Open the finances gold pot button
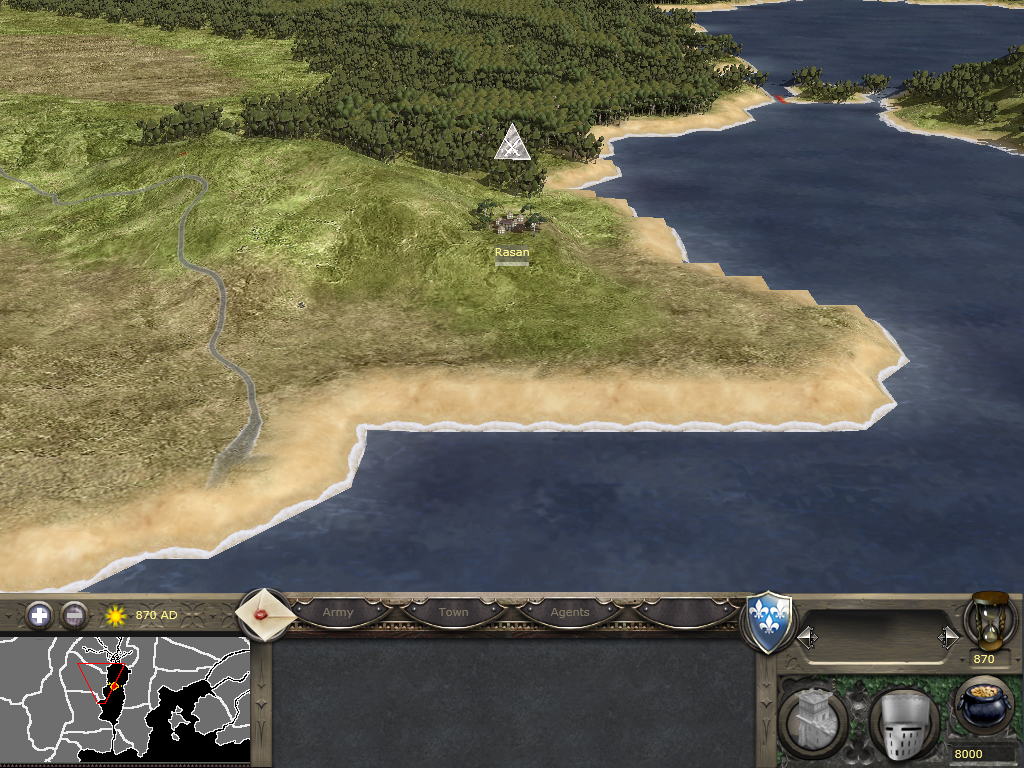Screen dimensions: 1024x768 pyautogui.click(x=984, y=703)
